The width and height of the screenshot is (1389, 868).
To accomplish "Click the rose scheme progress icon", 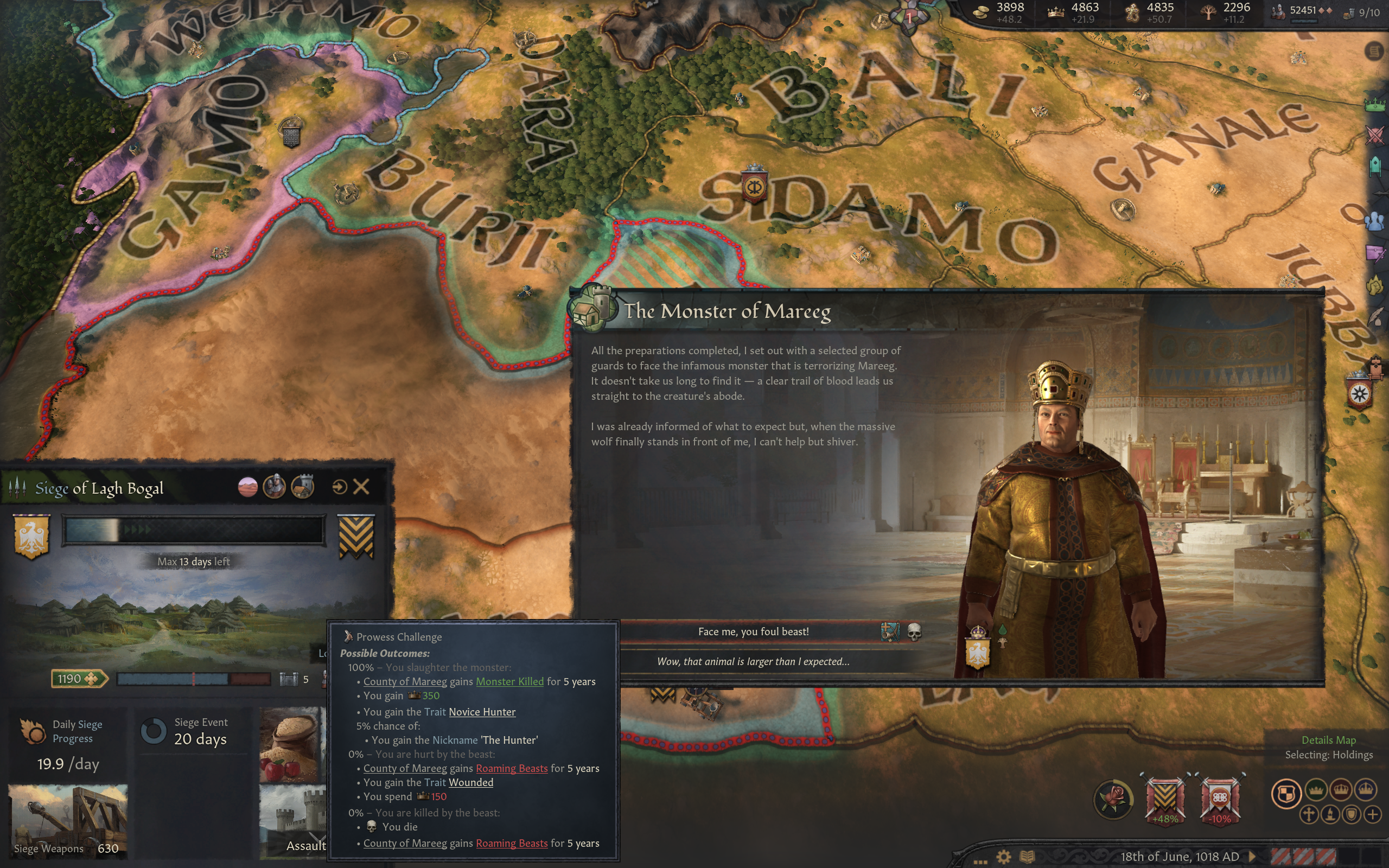I will 1113,799.
